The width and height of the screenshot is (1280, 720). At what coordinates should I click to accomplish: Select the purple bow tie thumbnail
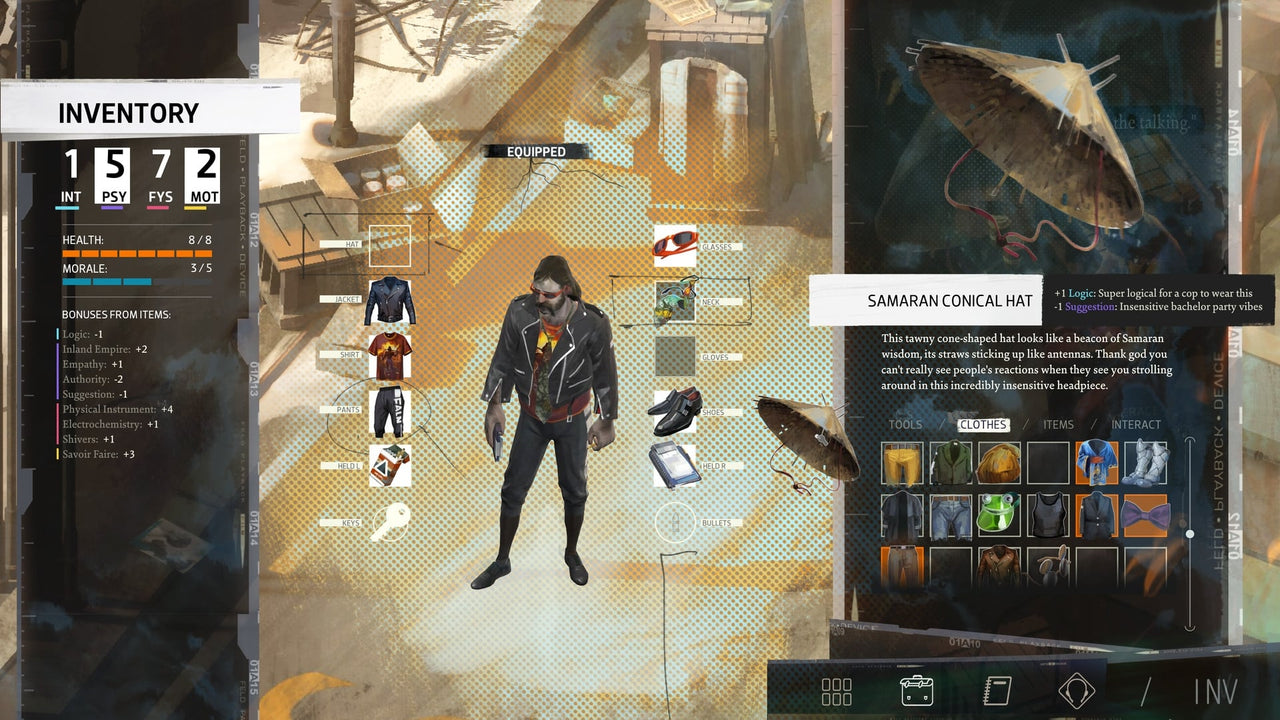tap(1144, 515)
